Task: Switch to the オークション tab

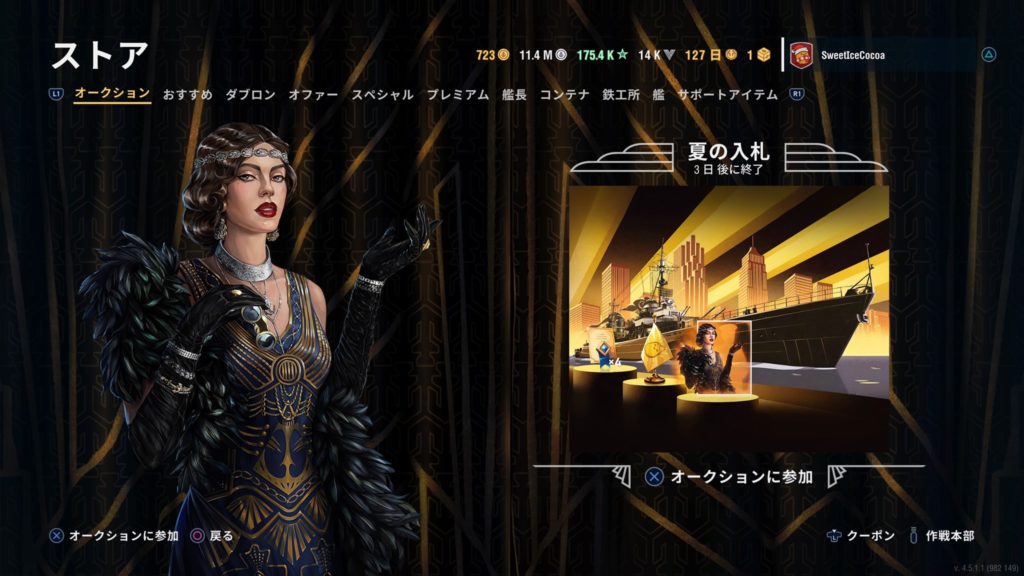Action: point(112,95)
